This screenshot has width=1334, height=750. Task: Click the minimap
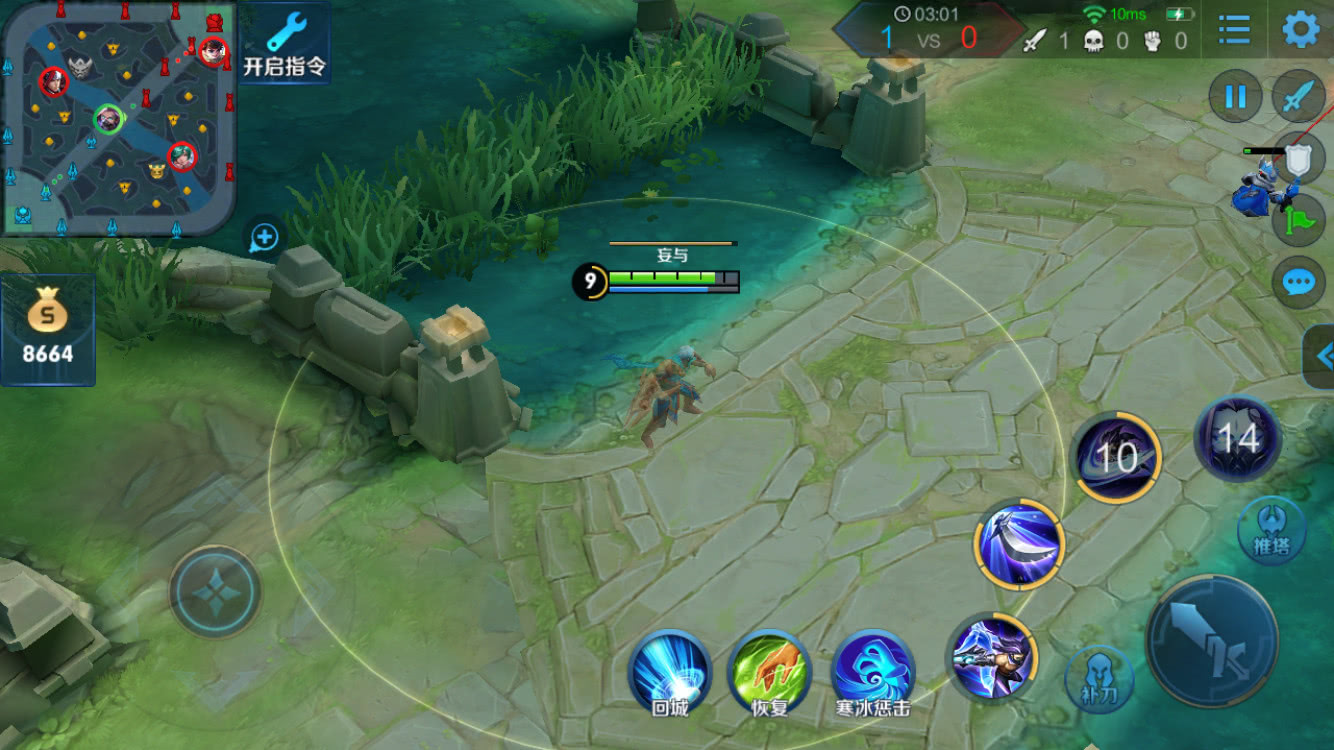click(118, 118)
